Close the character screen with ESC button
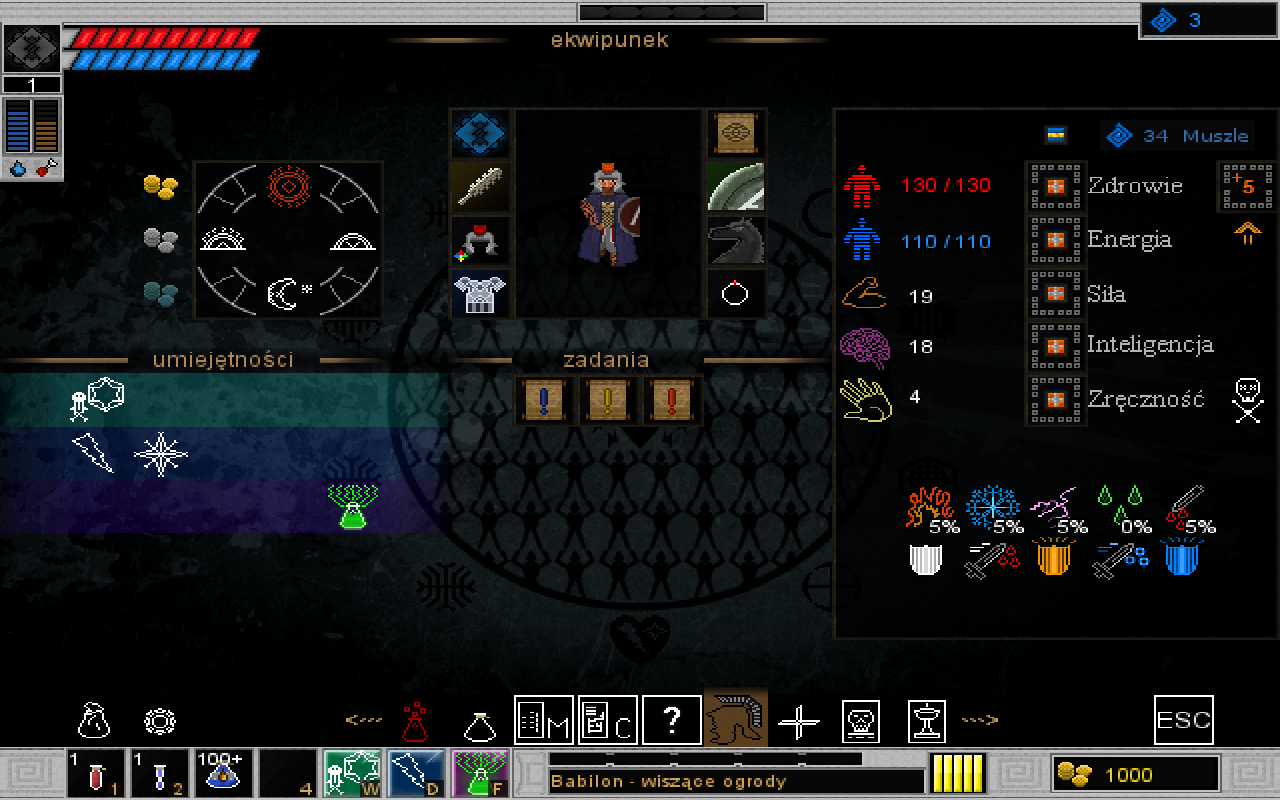Image resolution: width=1280 pixels, height=800 pixels. 1183,720
